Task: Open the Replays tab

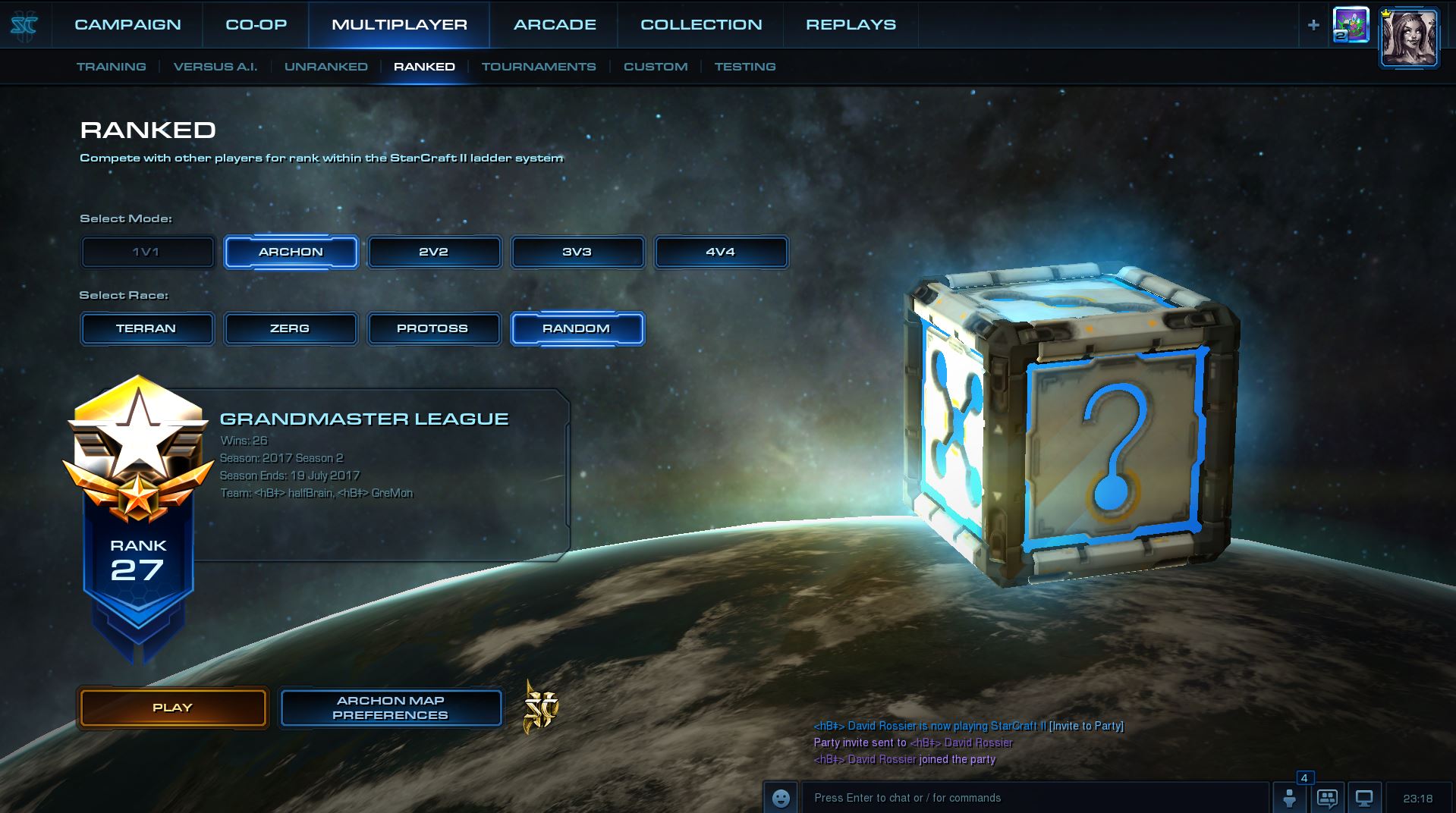Action: click(x=851, y=24)
